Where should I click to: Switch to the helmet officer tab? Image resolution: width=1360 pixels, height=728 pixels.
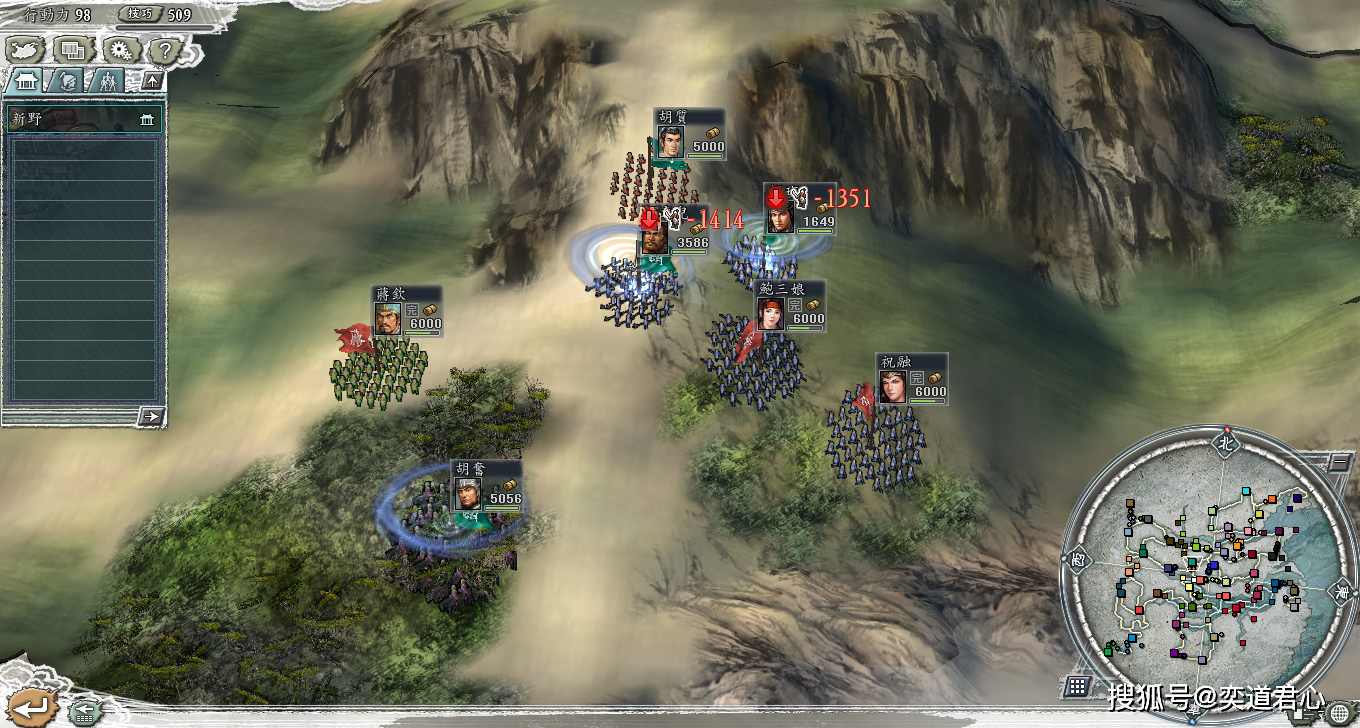(68, 82)
